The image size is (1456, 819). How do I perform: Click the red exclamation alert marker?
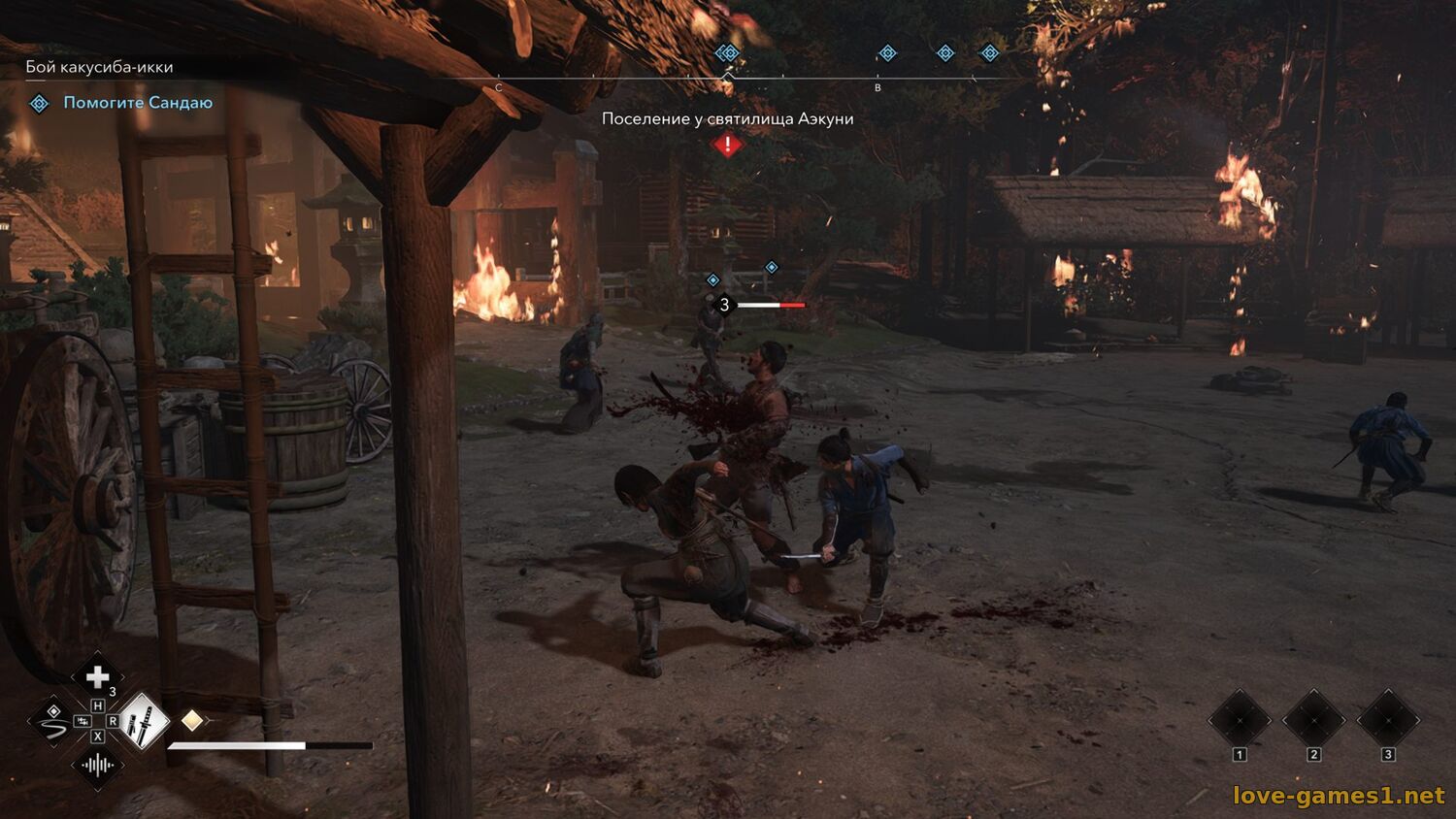click(x=727, y=146)
